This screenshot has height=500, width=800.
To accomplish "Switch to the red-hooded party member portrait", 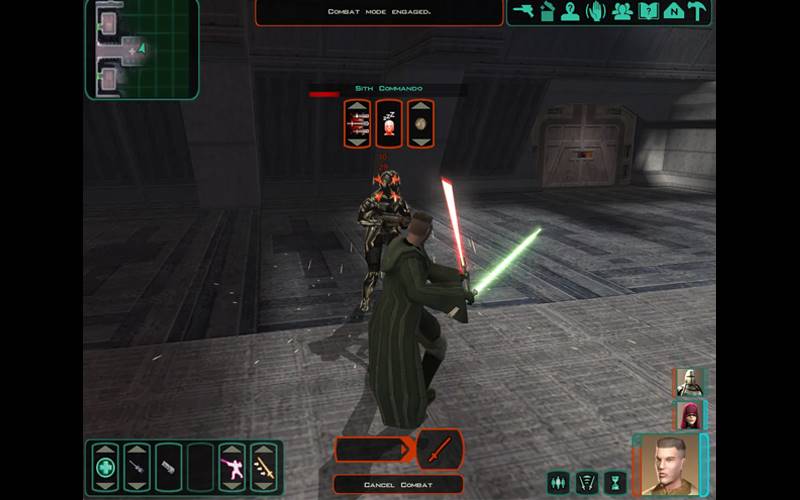I will [689, 414].
